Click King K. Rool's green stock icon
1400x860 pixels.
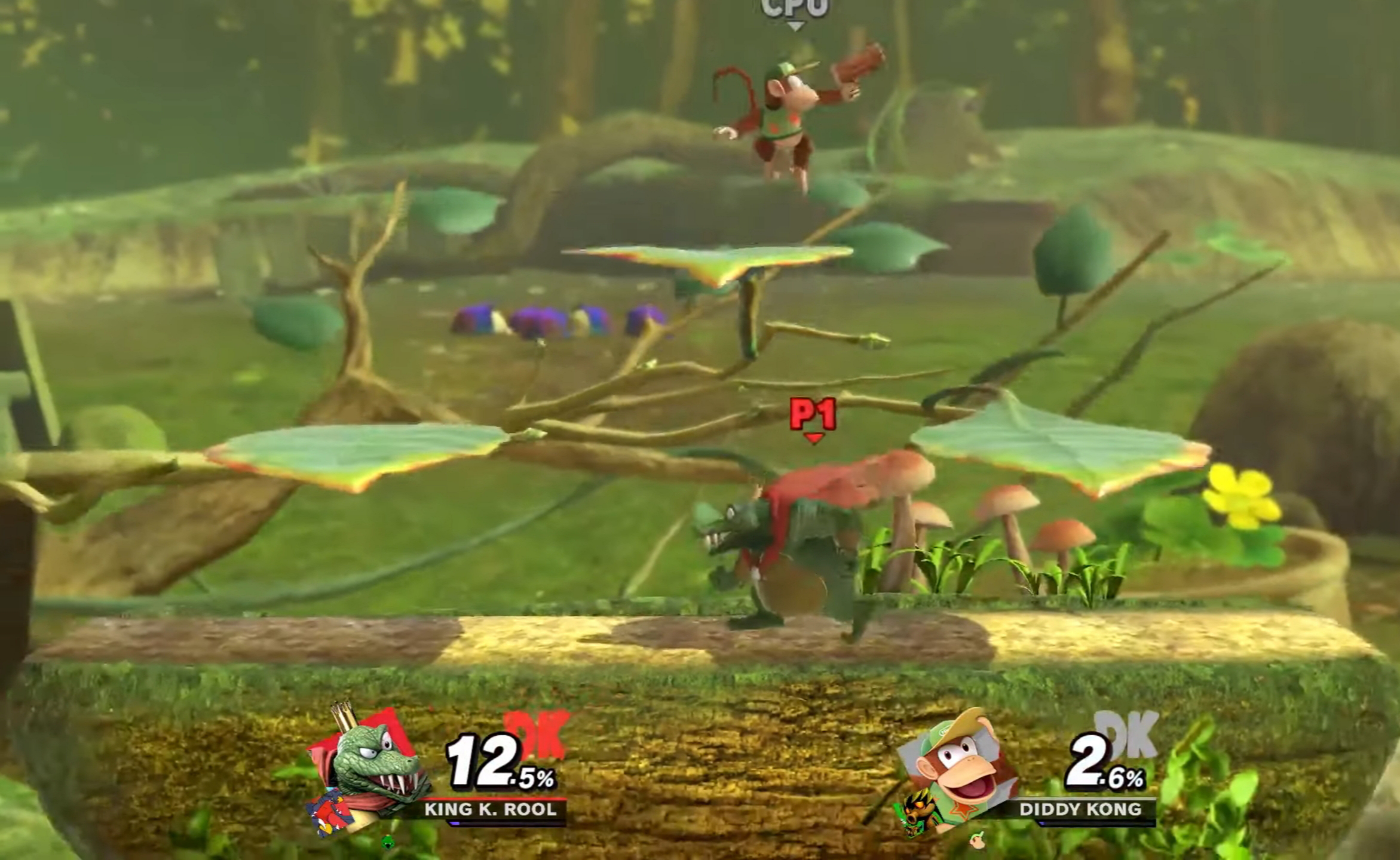point(388,841)
